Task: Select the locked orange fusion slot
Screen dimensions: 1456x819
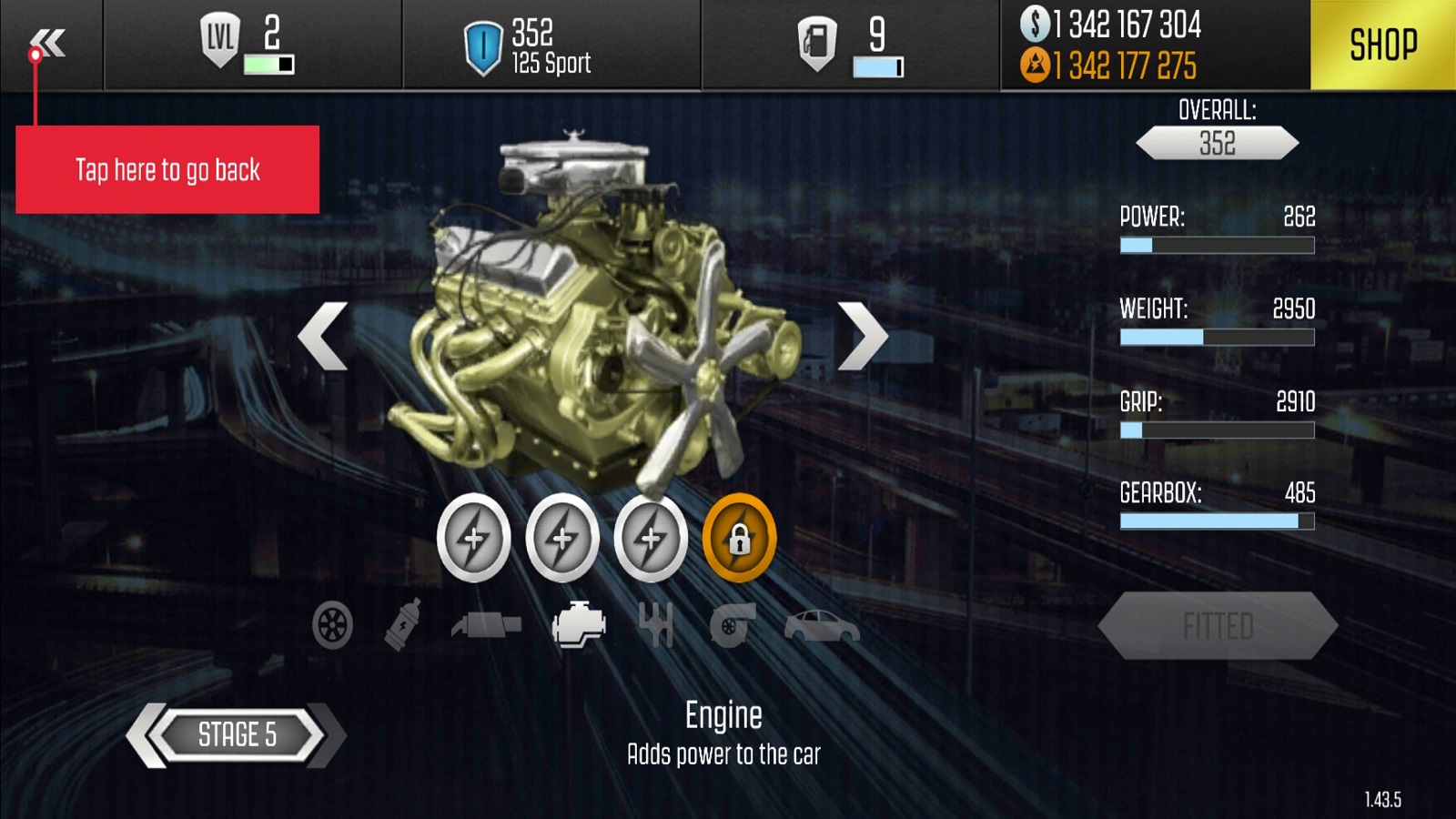Action: tap(739, 539)
